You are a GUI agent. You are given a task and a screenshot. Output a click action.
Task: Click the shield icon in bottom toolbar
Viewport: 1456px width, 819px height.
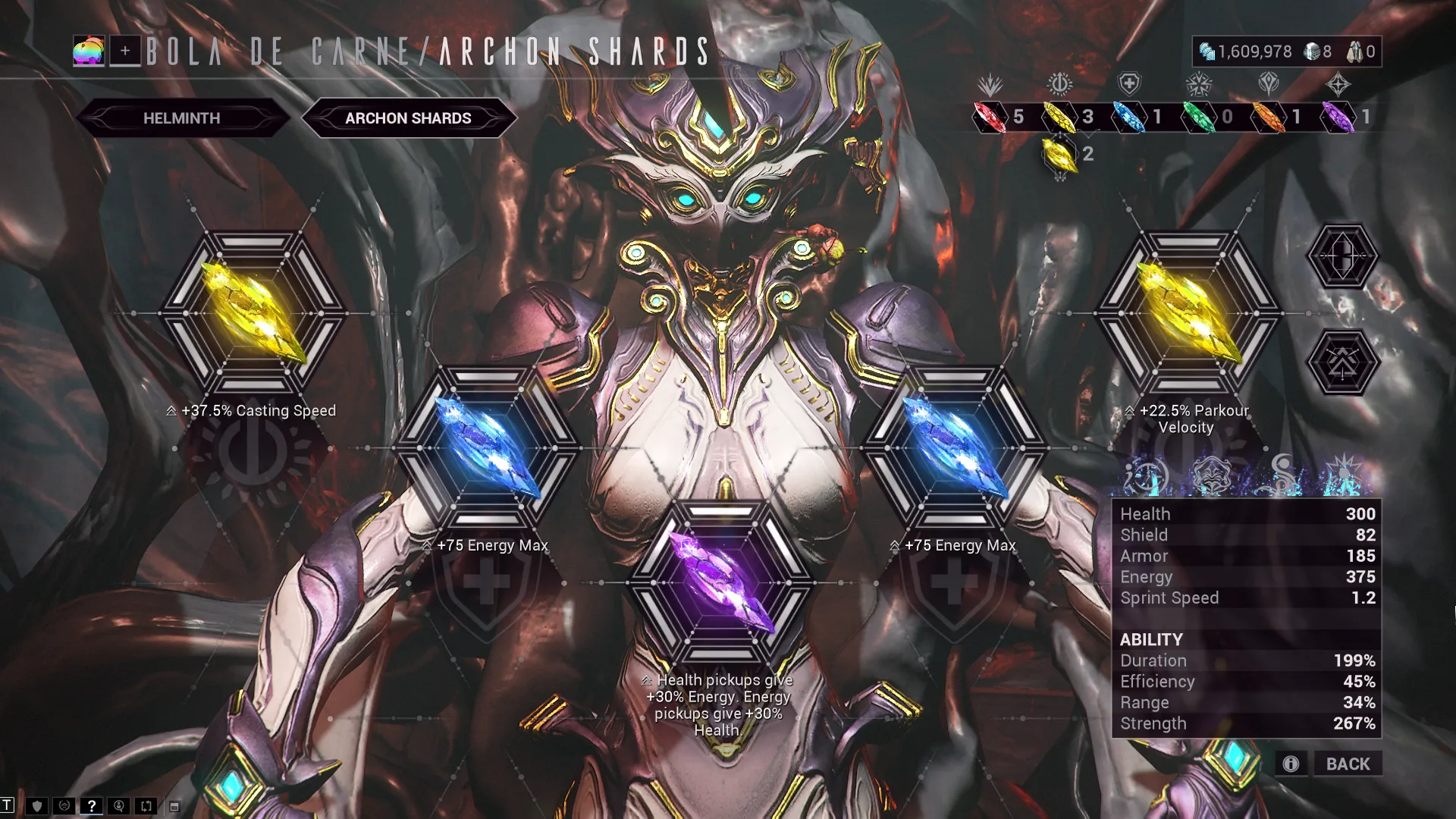(x=36, y=806)
